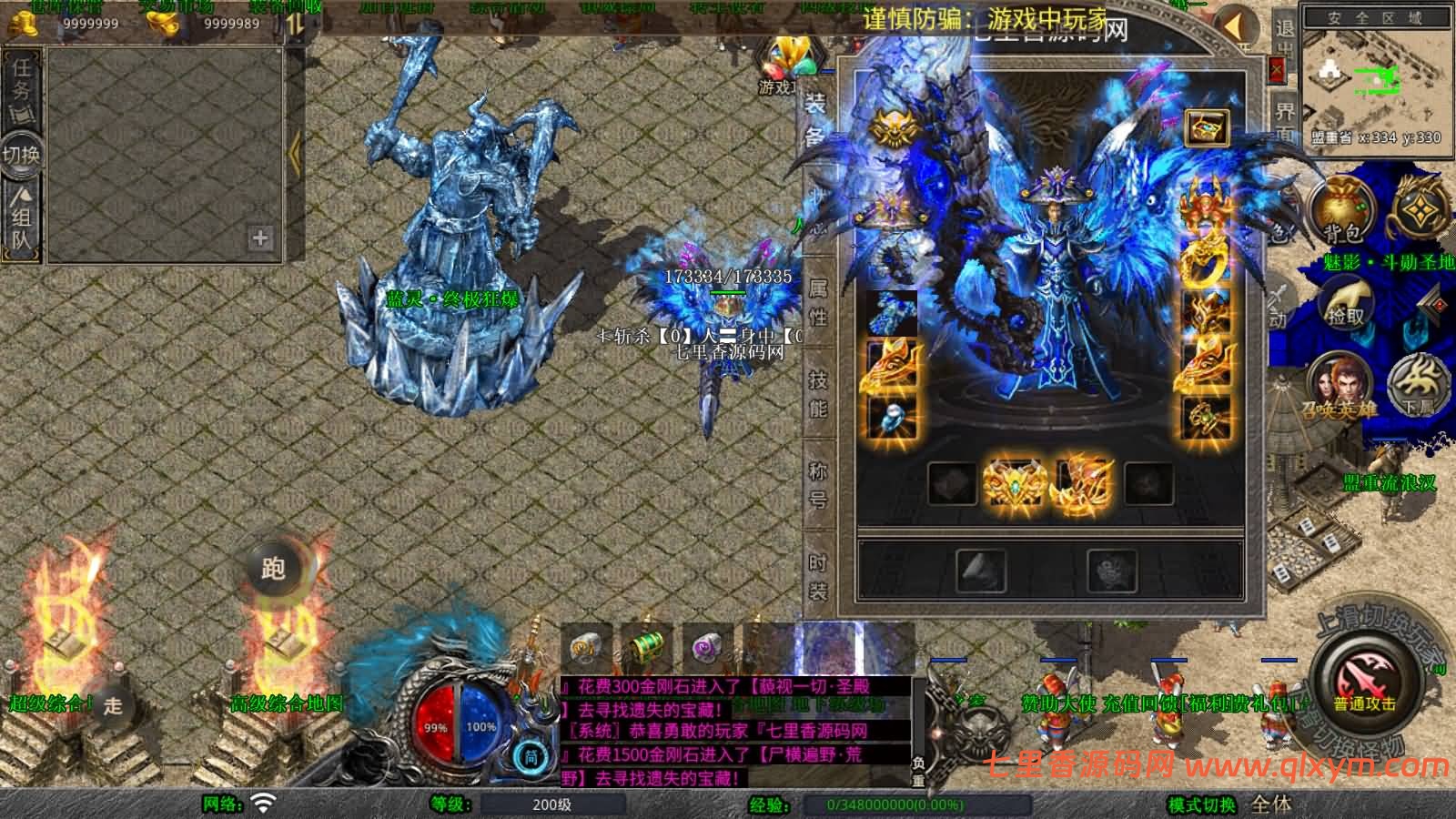Viewport: 1456px width, 819px height.
Task: Toggle 跑 (run) movement mode
Action: (275, 571)
